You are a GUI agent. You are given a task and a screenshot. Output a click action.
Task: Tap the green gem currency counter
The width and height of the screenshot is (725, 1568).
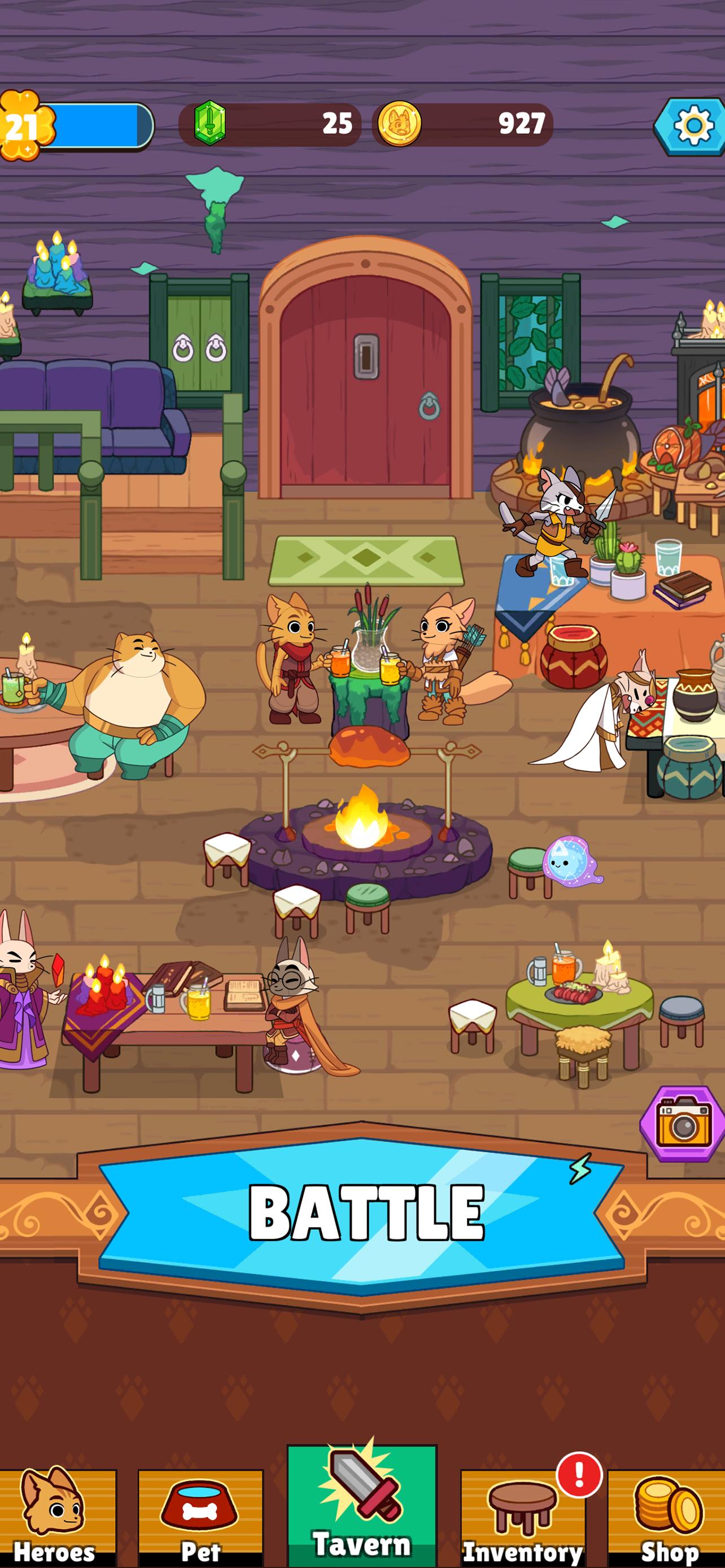click(270, 124)
